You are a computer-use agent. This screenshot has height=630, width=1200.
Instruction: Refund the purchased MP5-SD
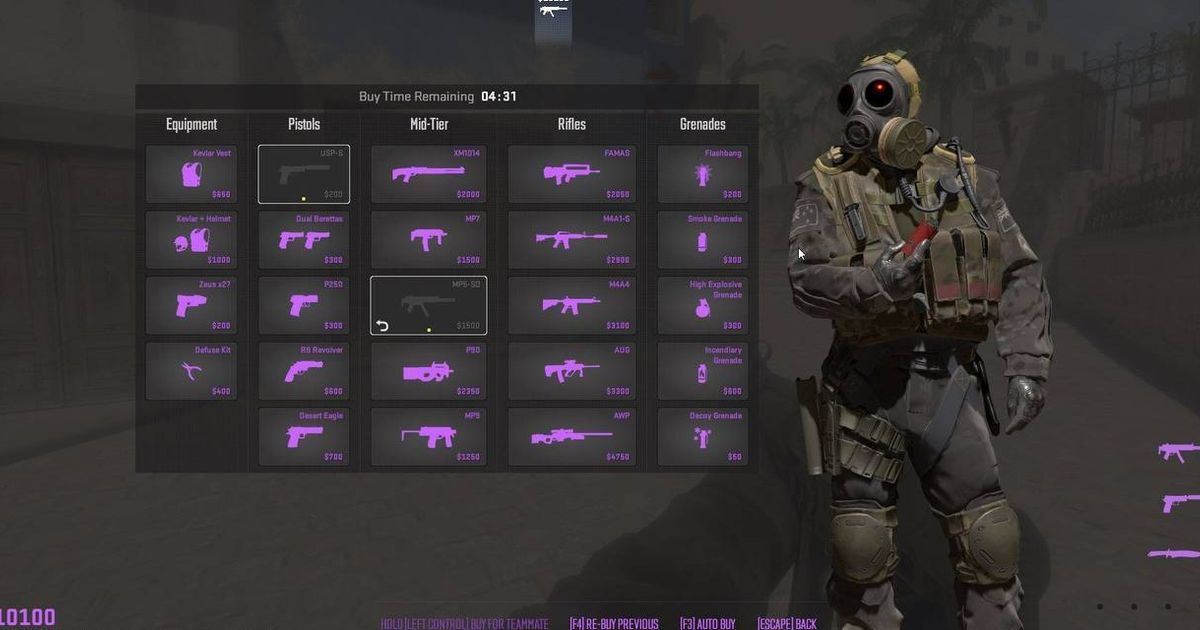382,326
